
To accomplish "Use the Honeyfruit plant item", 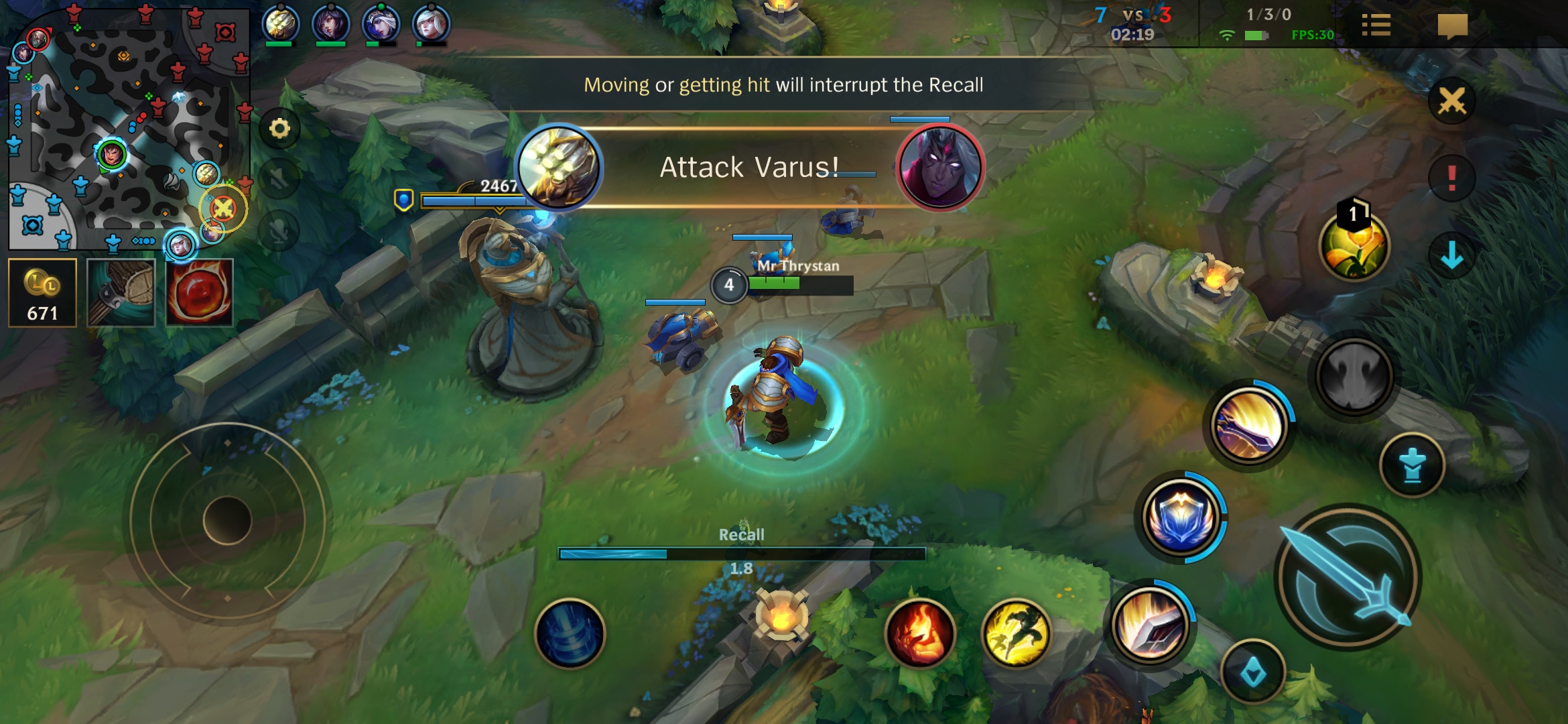I will pyautogui.click(x=1354, y=246).
